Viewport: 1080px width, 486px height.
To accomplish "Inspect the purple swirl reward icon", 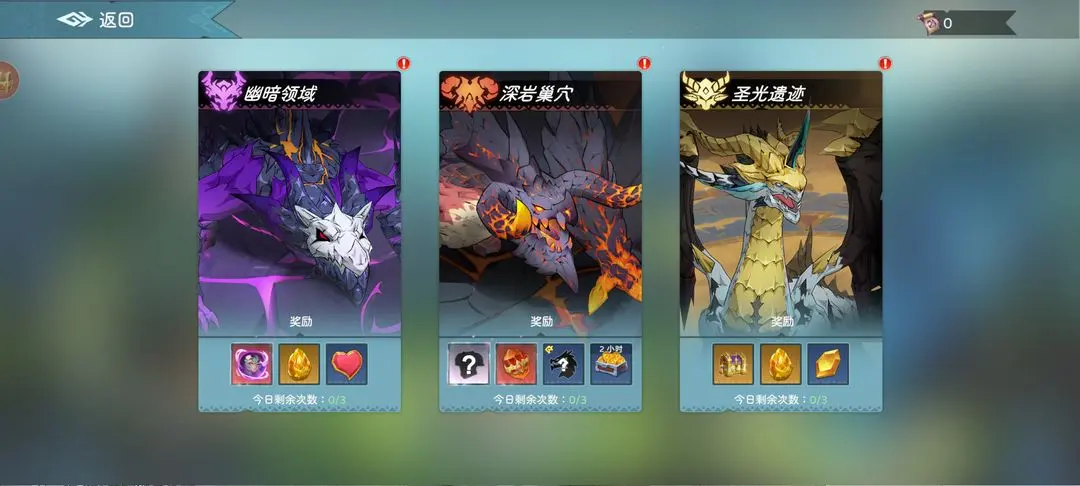I will point(251,364).
